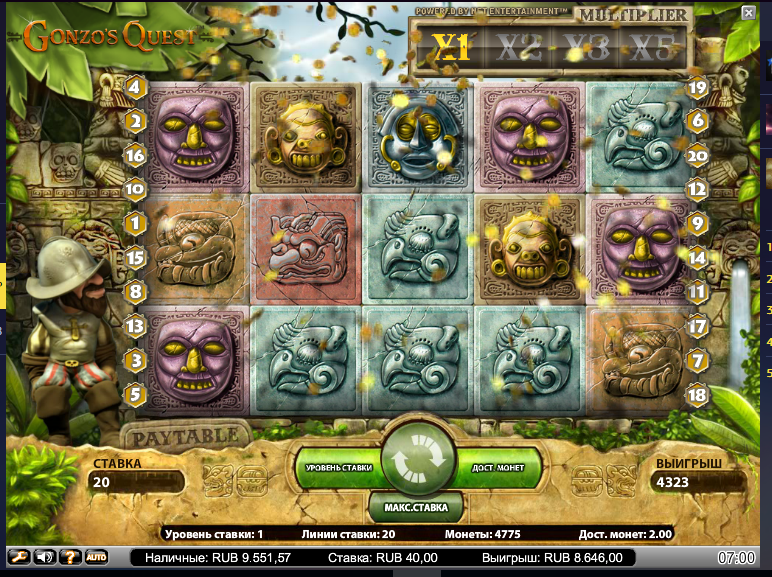The image size is (772, 577).
Task: Pick bet line 13 marker
Action: [136, 325]
